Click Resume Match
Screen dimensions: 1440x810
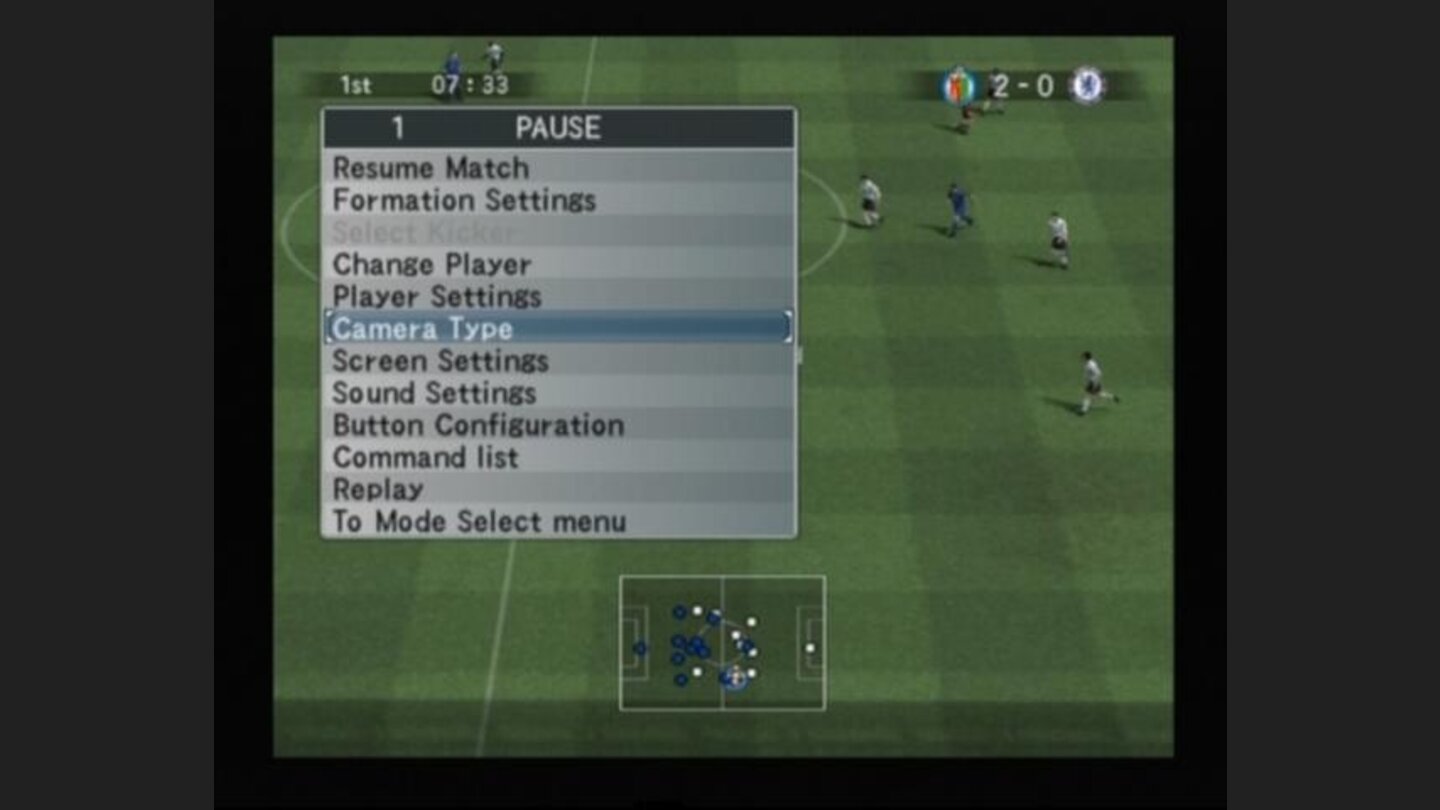coord(432,167)
